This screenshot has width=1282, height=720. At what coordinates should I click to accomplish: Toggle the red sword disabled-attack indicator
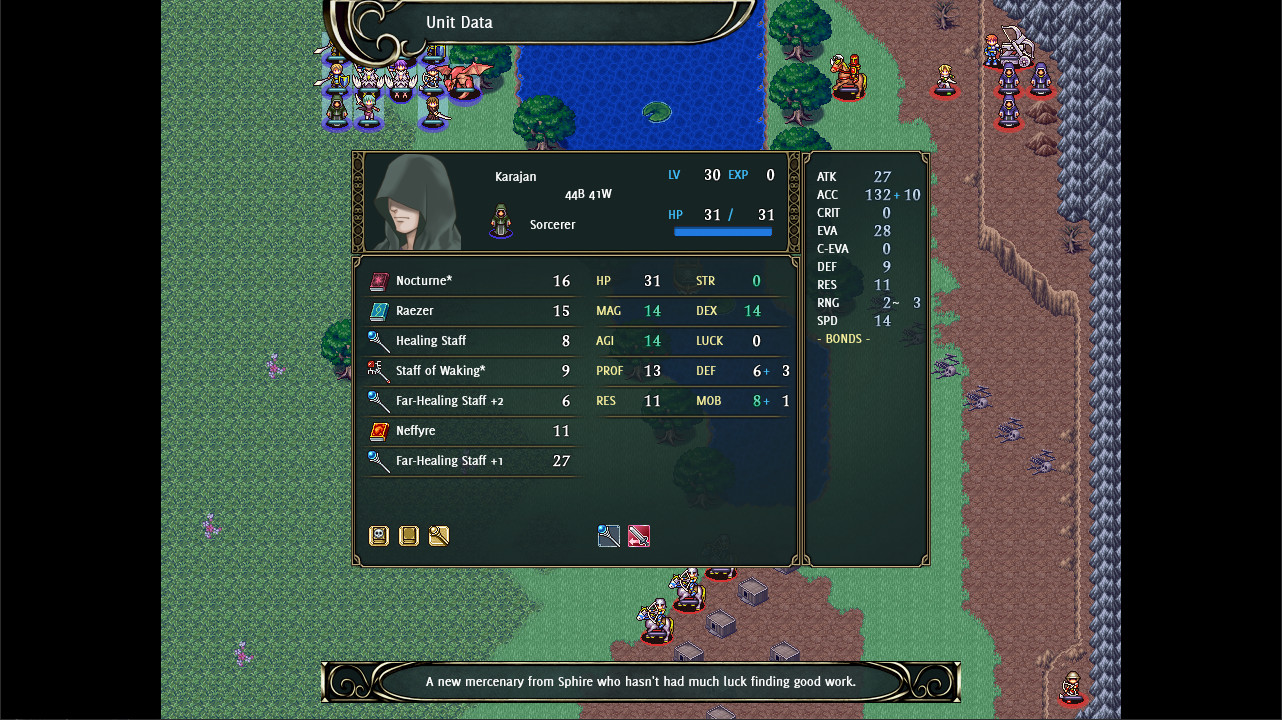coord(639,536)
